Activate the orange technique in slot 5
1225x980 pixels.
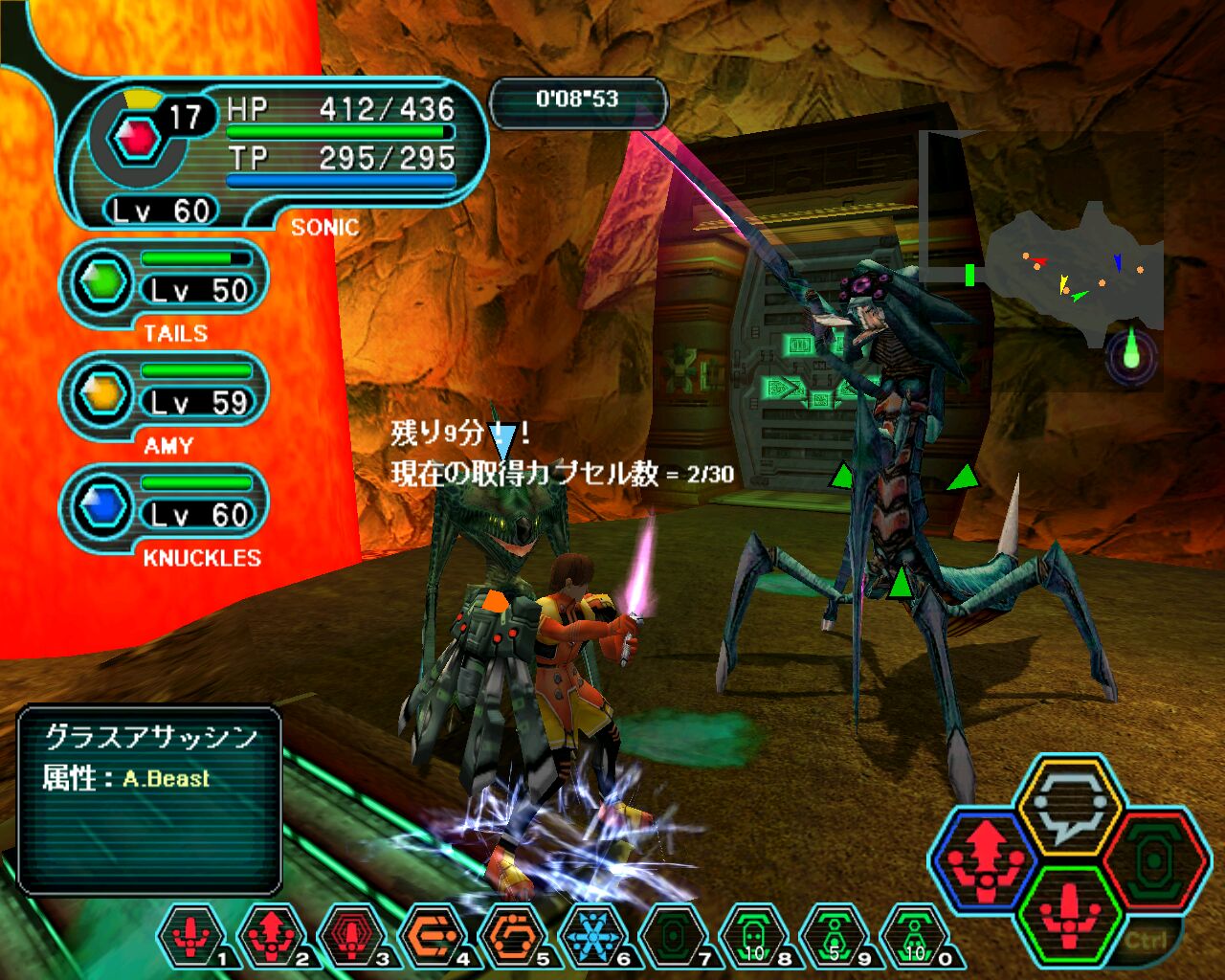click(x=513, y=936)
